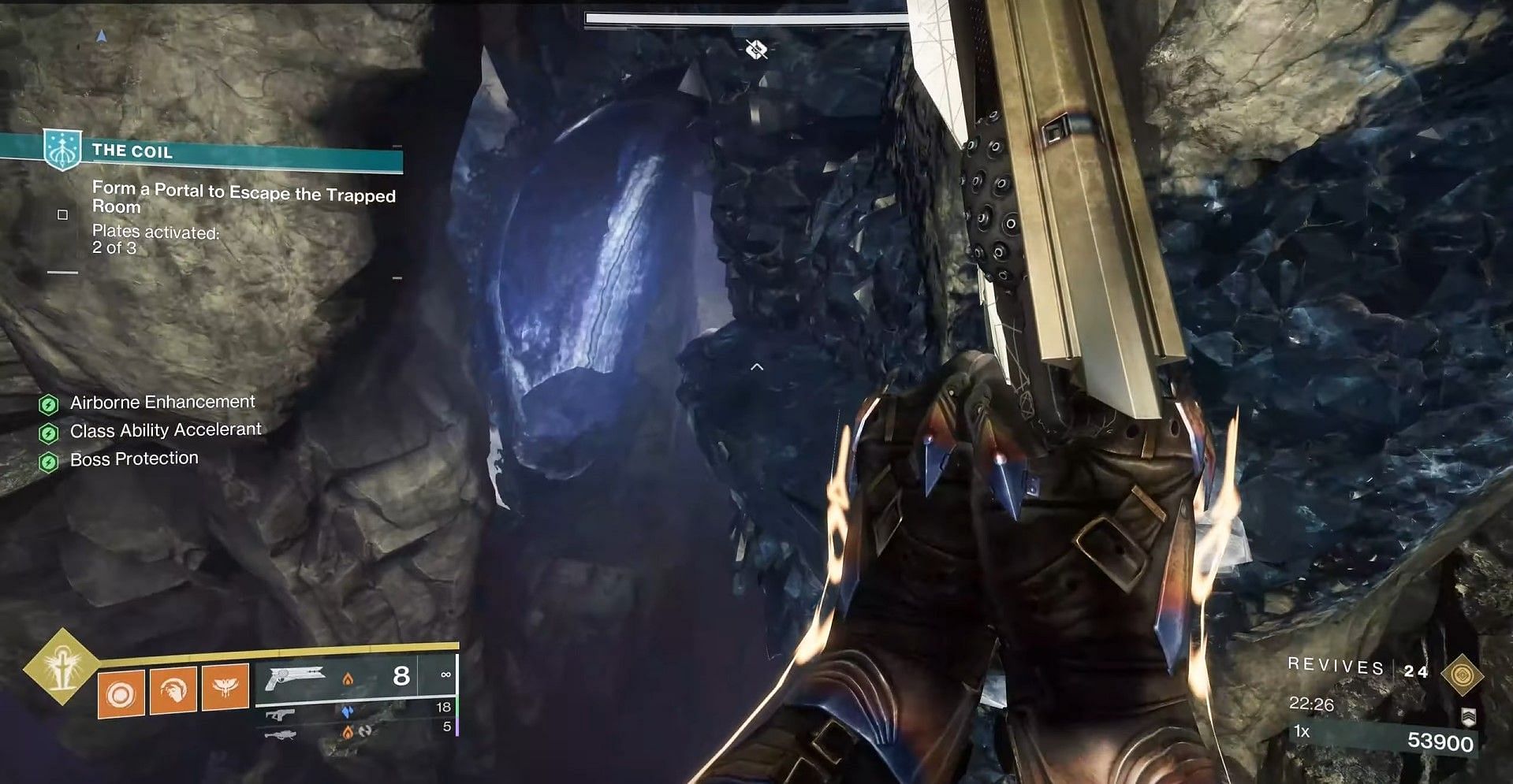Switch to the secondary energy weapon

pos(280,715)
